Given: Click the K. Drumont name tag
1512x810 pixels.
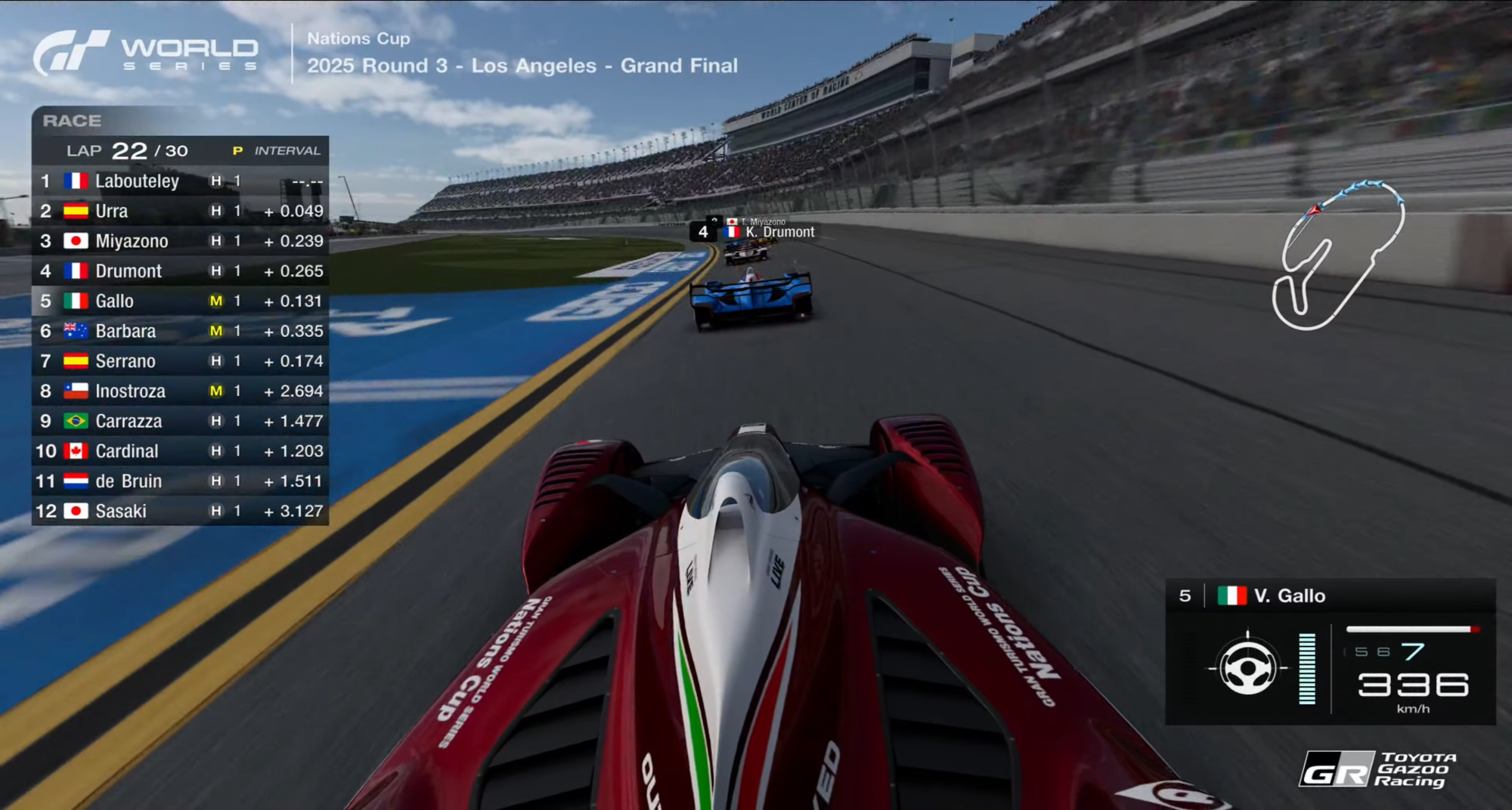Looking at the screenshot, I should [779, 232].
